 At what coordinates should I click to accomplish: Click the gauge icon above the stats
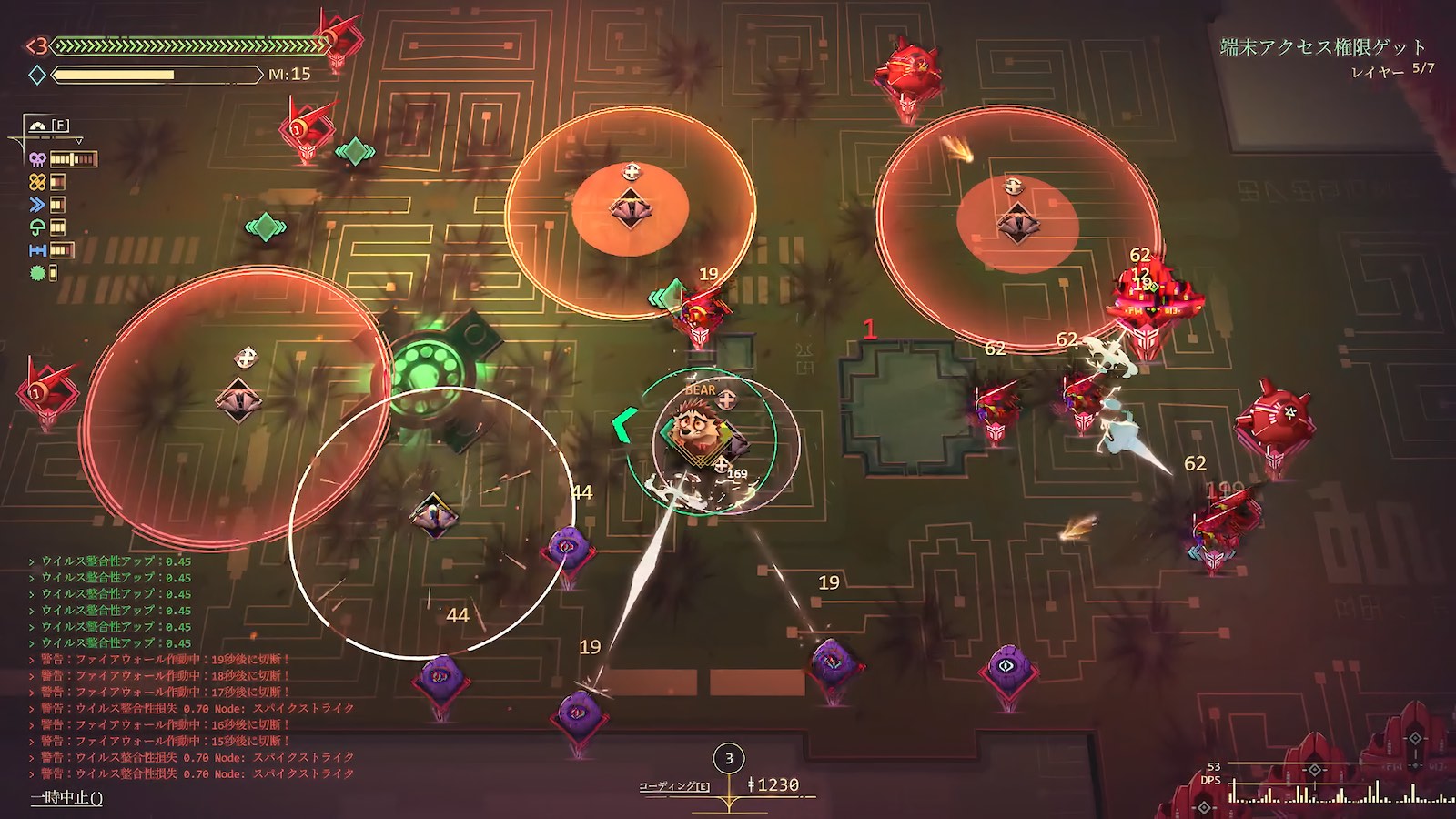37,126
